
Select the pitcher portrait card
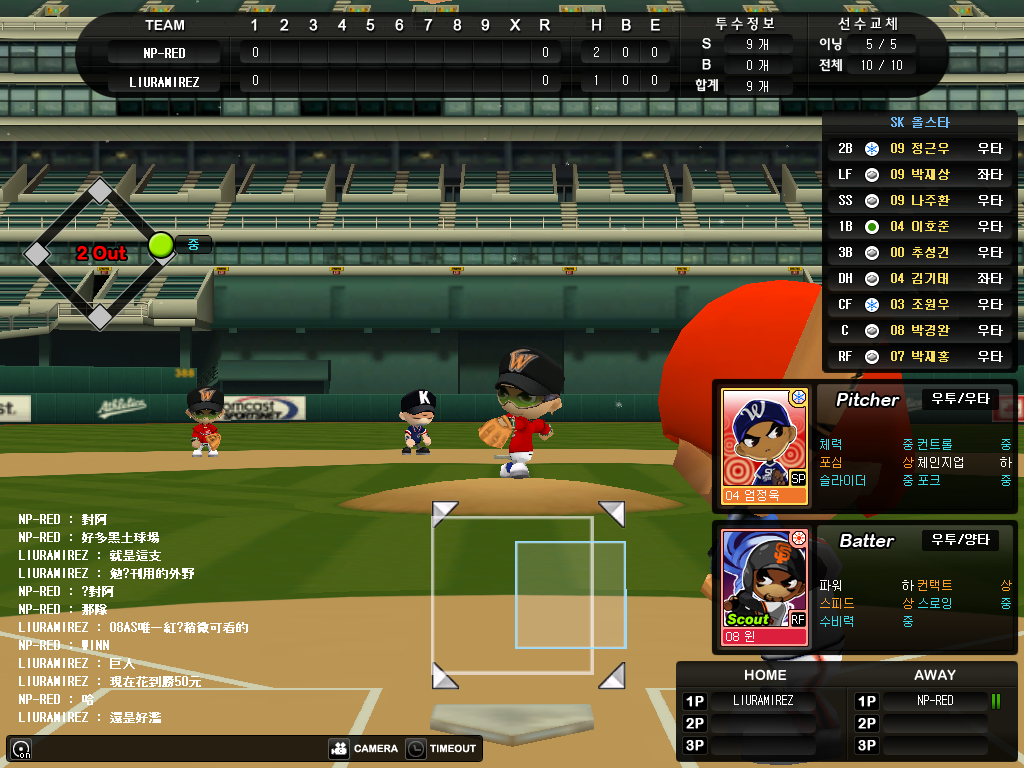pyautogui.click(x=764, y=445)
